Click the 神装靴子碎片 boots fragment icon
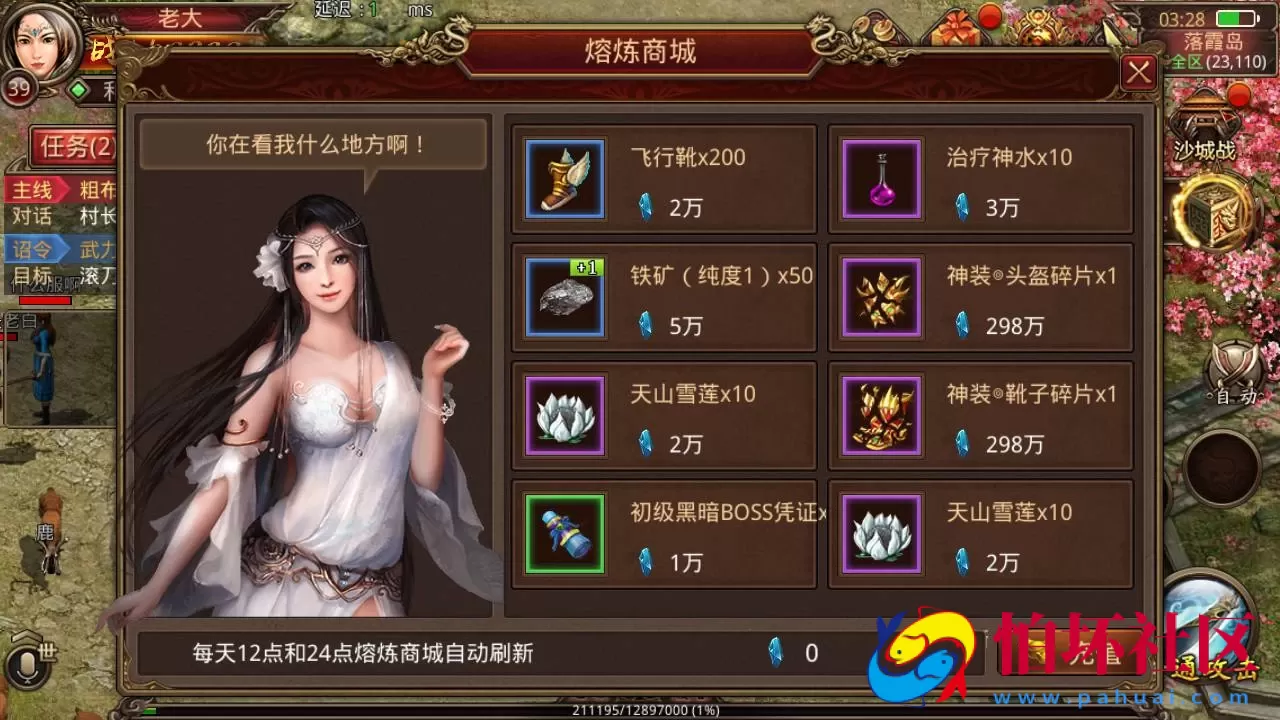Screen dimensions: 1280x720 point(880,415)
